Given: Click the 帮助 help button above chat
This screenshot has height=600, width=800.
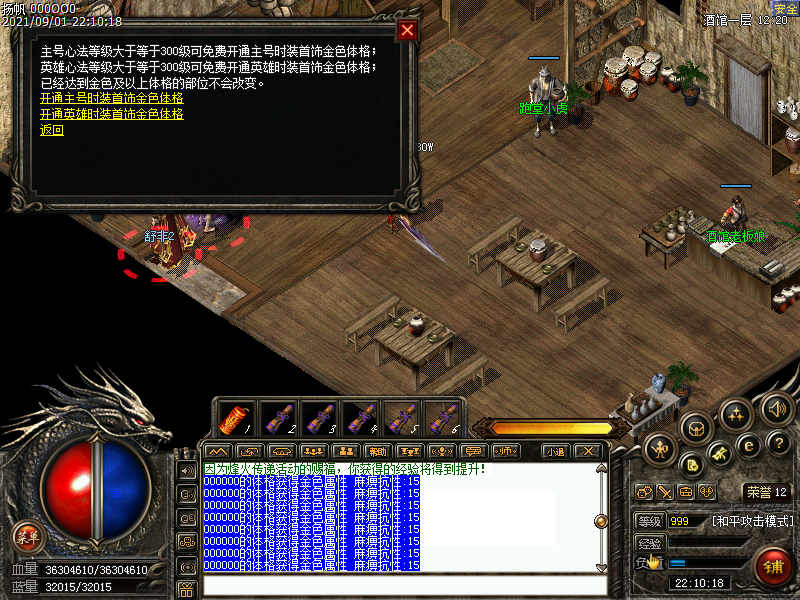Looking at the screenshot, I should pyautogui.click(x=377, y=451).
